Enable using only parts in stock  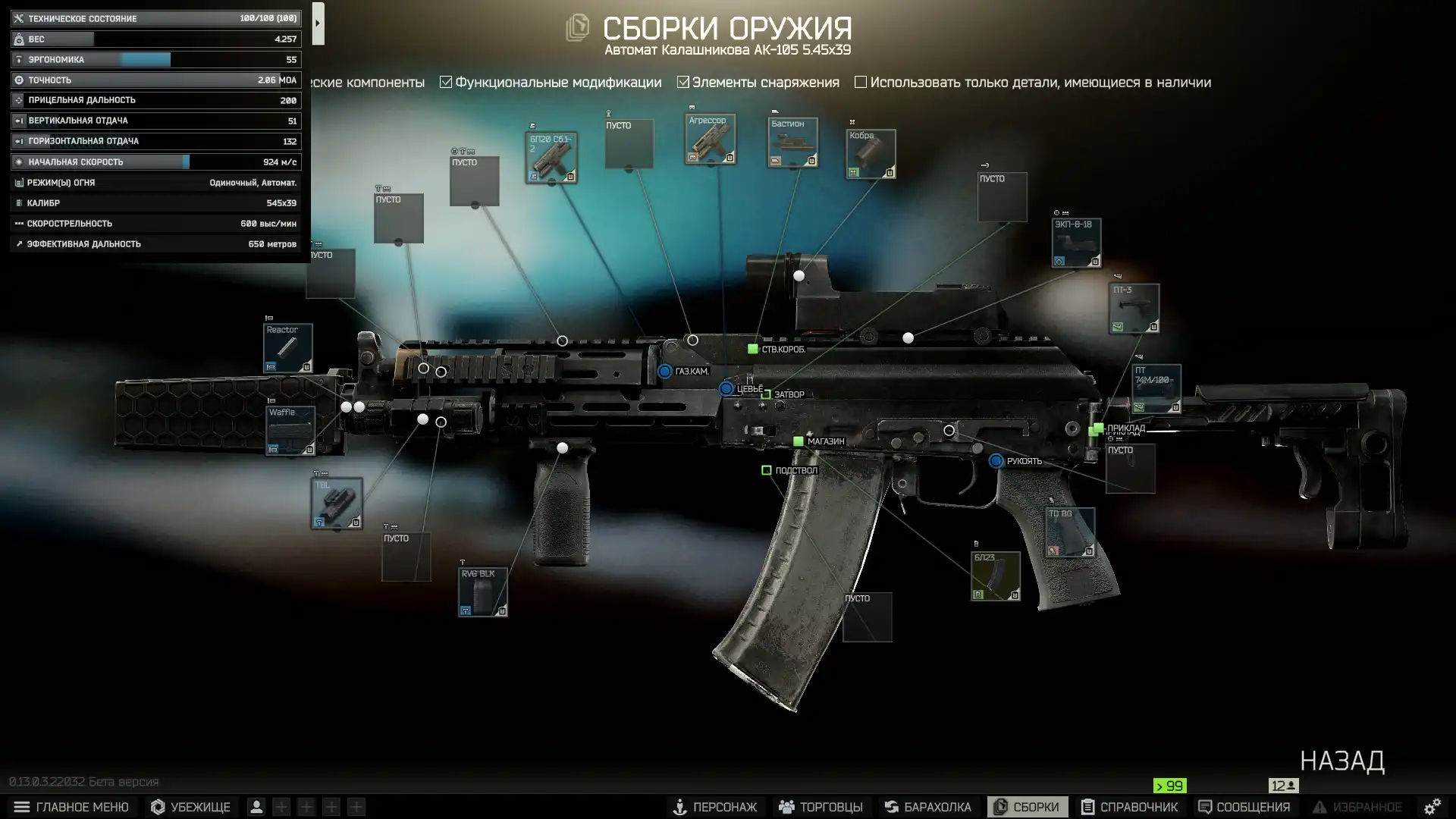861,82
